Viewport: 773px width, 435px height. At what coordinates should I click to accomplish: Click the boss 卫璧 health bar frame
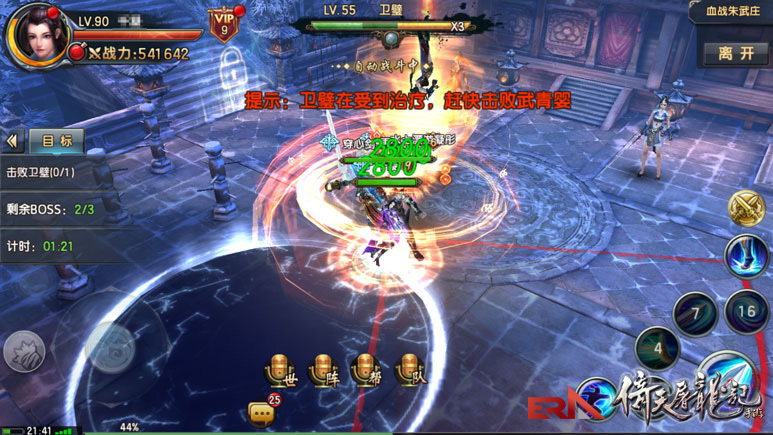[x=392, y=27]
